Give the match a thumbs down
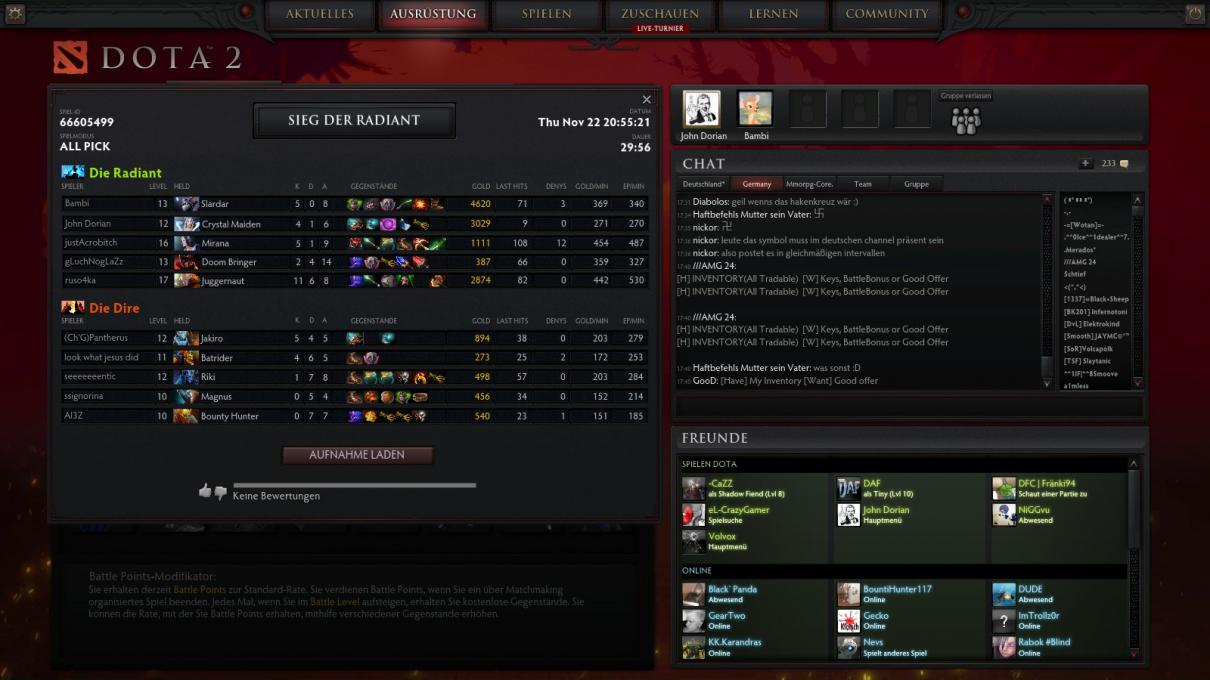Image resolution: width=1210 pixels, height=680 pixels. pyautogui.click(x=220, y=493)
